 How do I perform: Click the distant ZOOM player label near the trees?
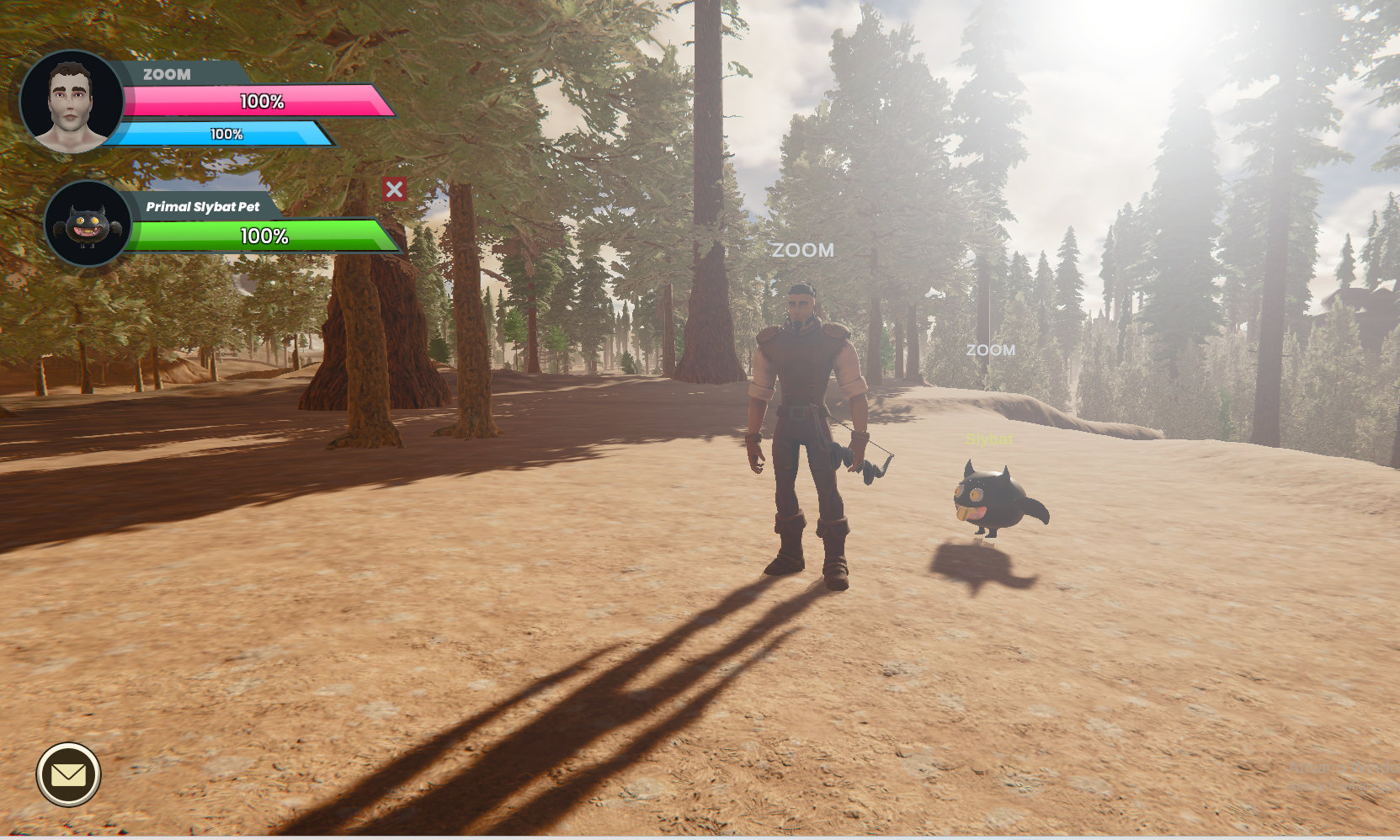tap(991, 350)
